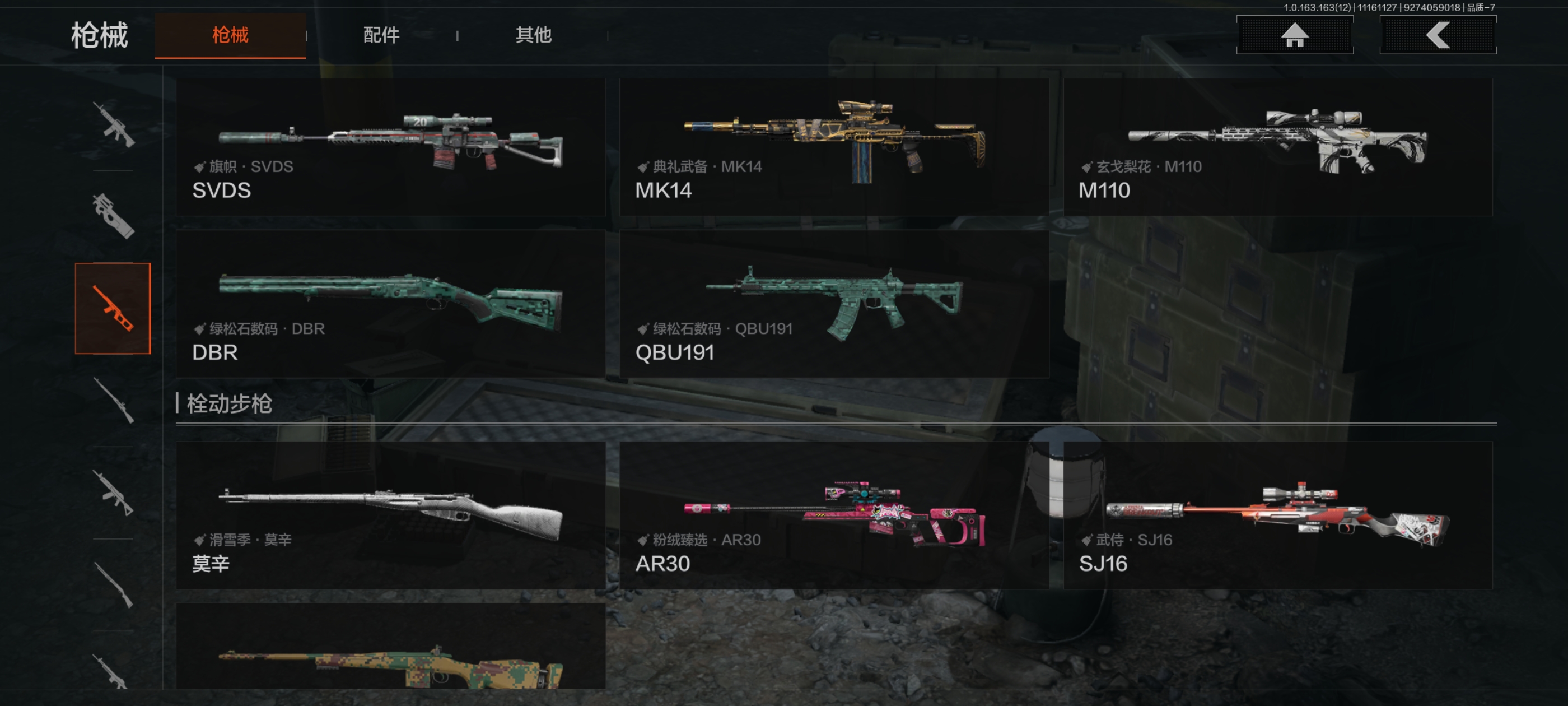Show the assault rifle category at sidebar top
Screen dimensions: 1568x706
113,124
